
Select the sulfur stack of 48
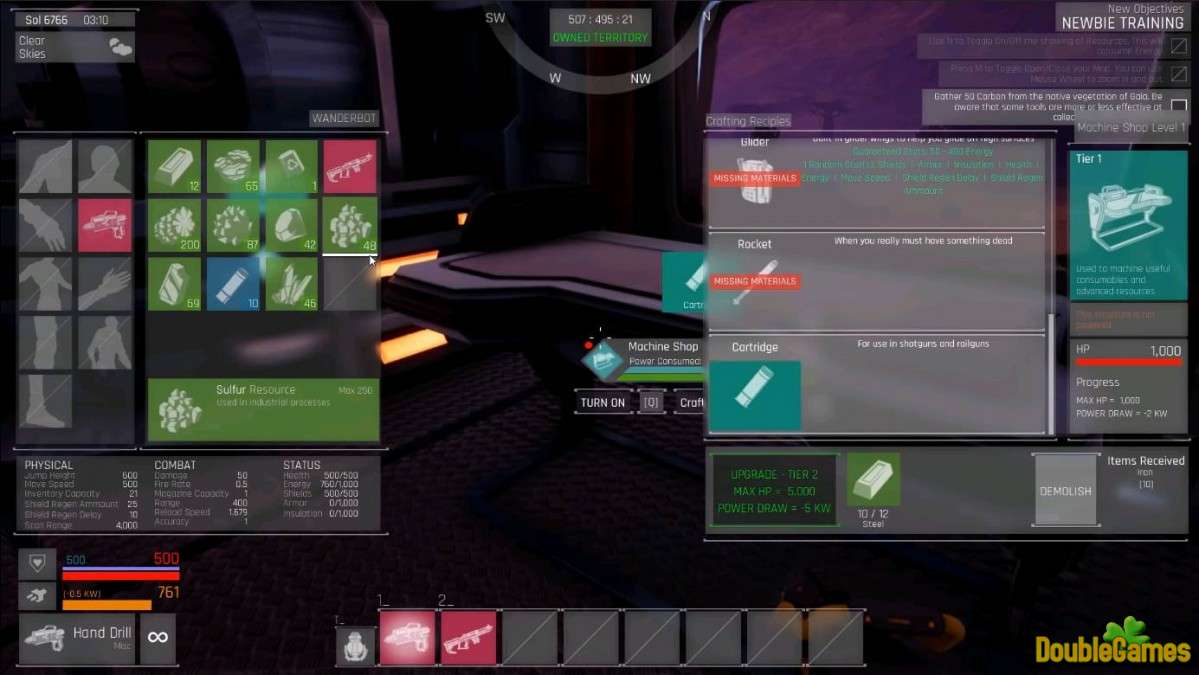350,224
